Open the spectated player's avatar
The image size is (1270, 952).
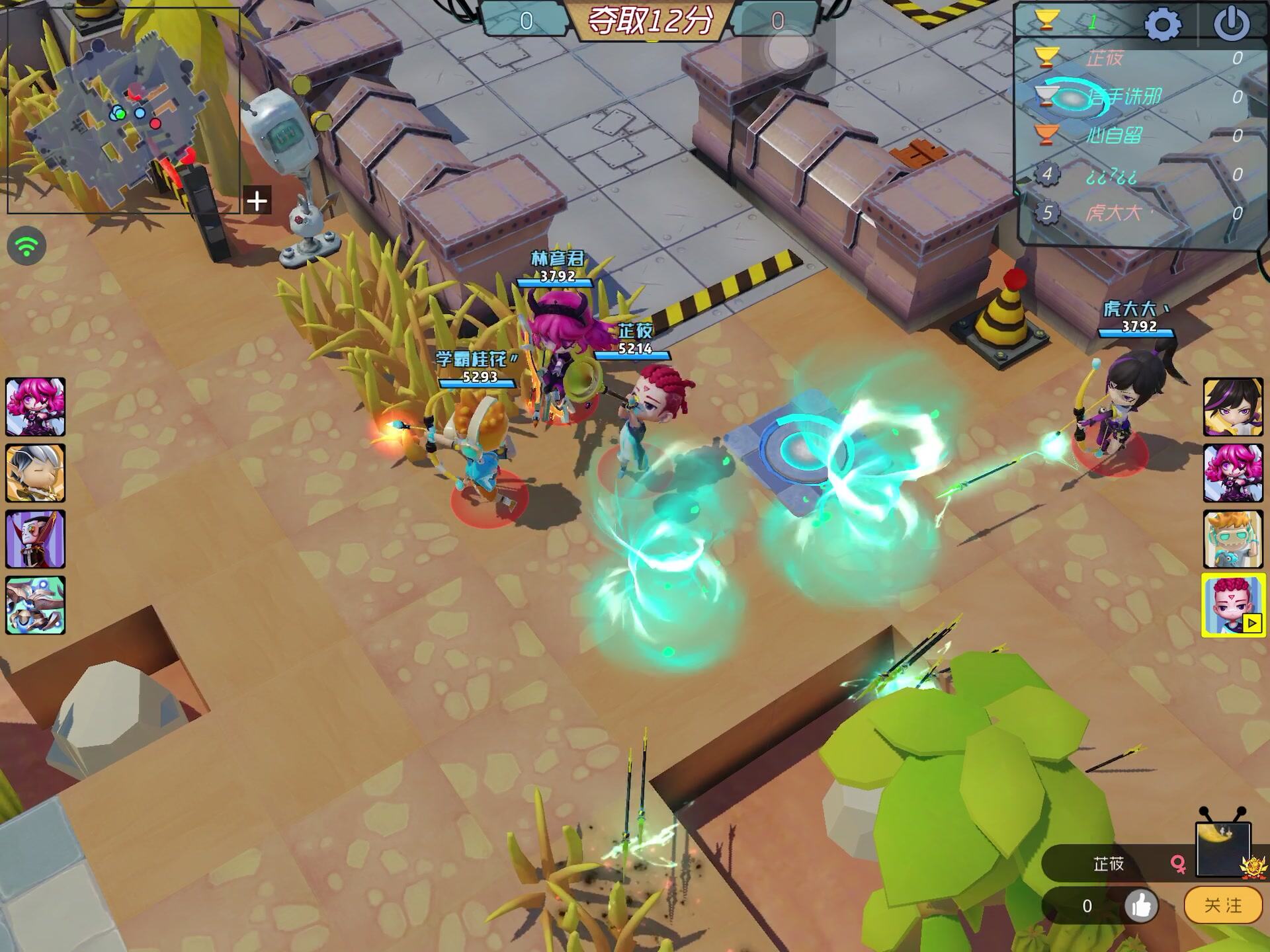click(x=1222, y=848)
